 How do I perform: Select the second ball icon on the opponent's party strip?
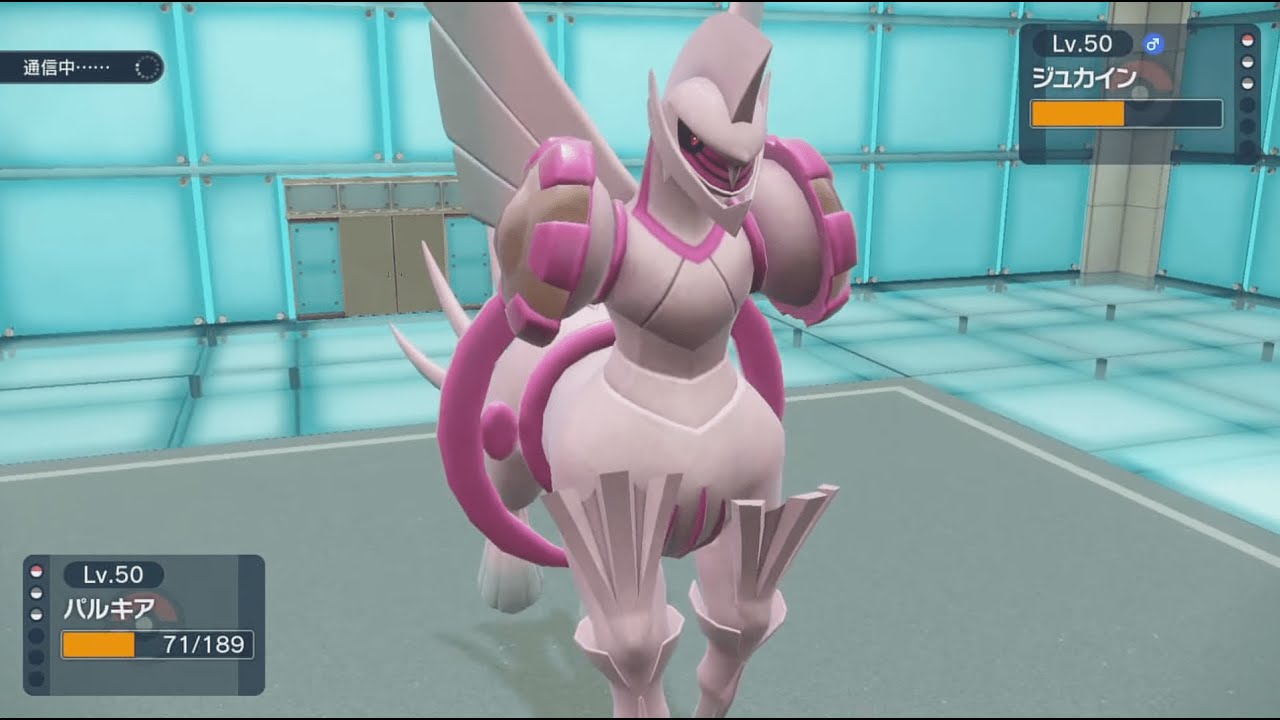click(x=1248, y=62)
